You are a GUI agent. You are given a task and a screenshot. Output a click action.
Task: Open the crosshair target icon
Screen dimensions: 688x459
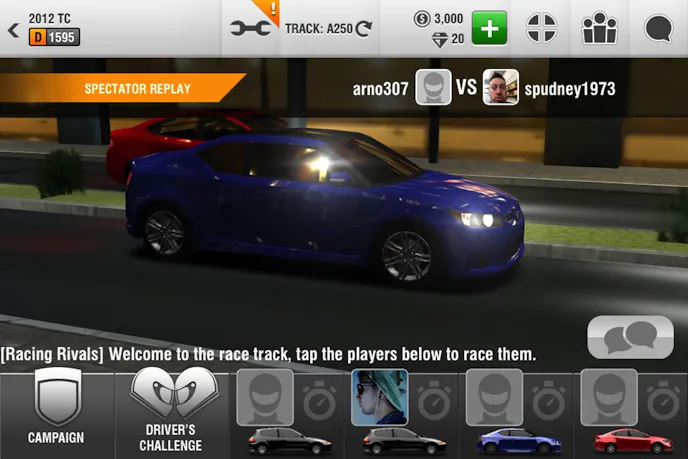pyautogui.click(x=541, y=28)
